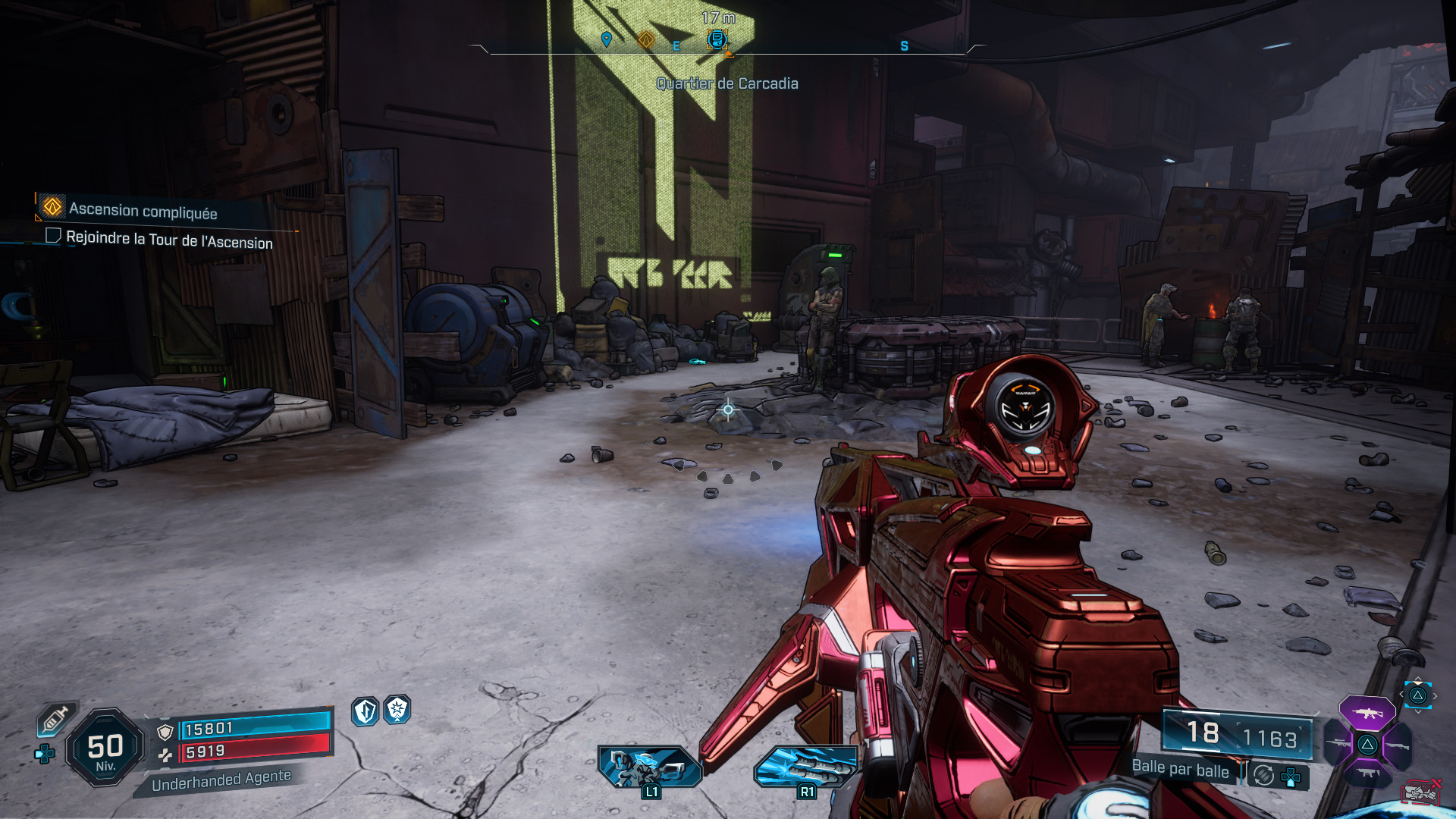Choose the highlighted 17 m compass marker

pyautogui.click(x=717, y=39)
